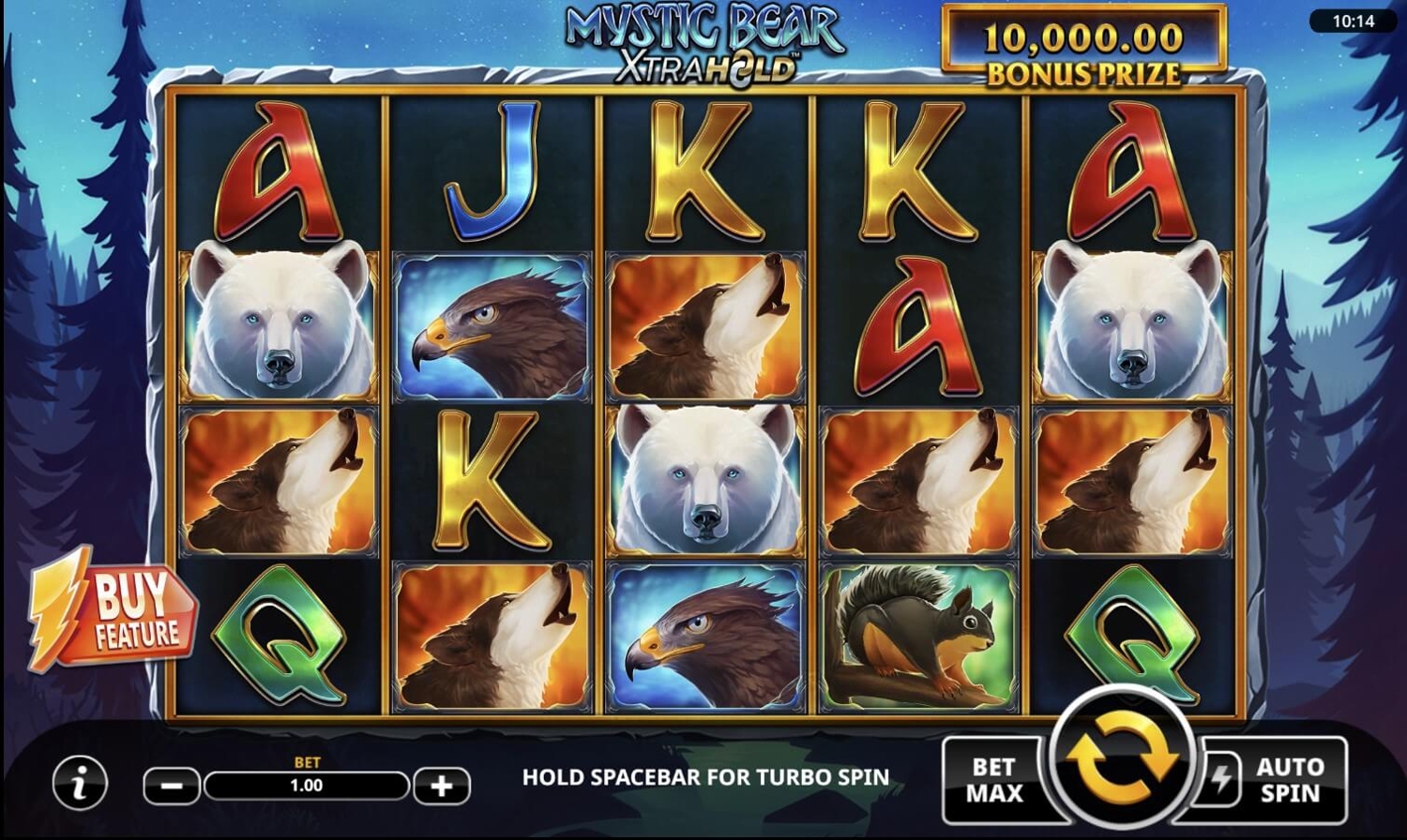Open the info paytable icon

pos(80,784)
